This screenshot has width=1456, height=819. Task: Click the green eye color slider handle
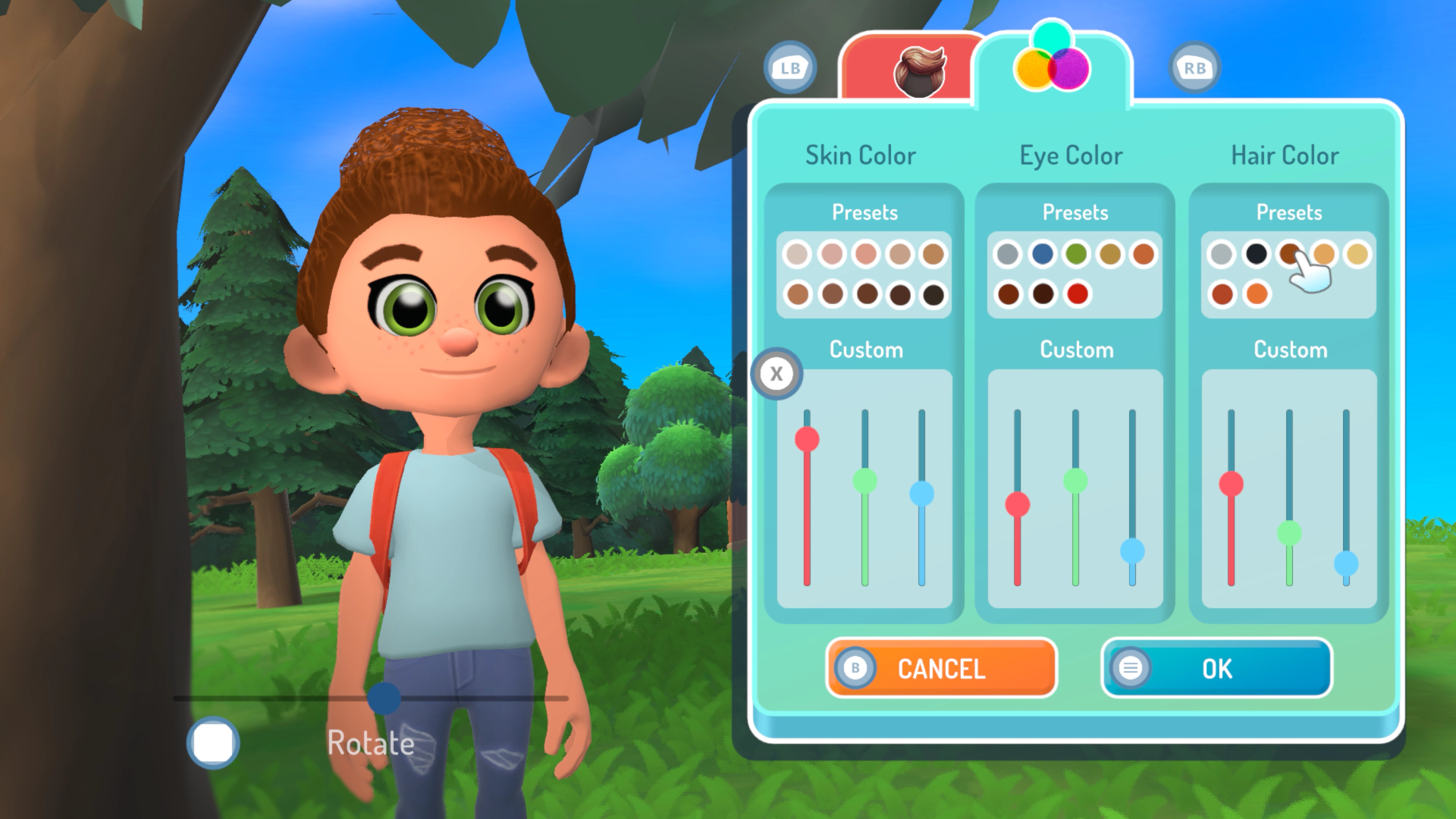point(1075,481)
